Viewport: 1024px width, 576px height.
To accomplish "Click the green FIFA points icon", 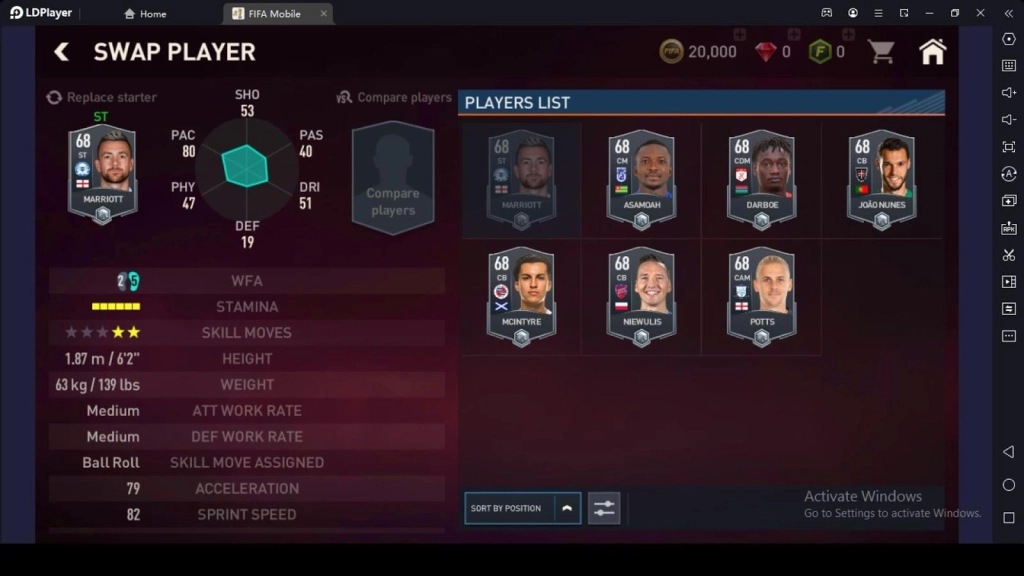I will [x=820, y=52].
